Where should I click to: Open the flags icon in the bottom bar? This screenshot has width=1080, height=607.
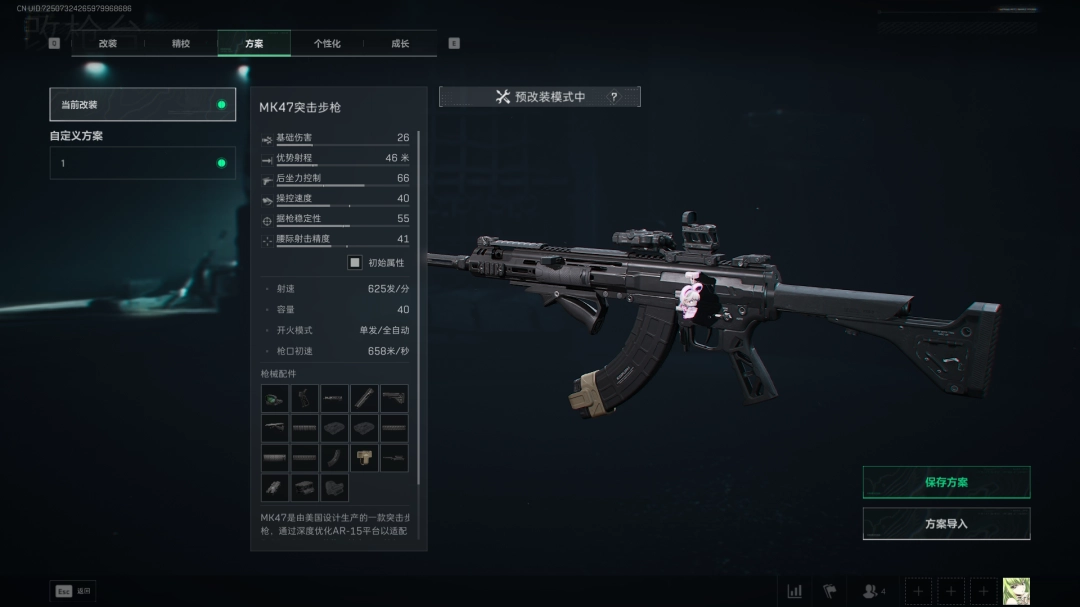click(830, 591)
